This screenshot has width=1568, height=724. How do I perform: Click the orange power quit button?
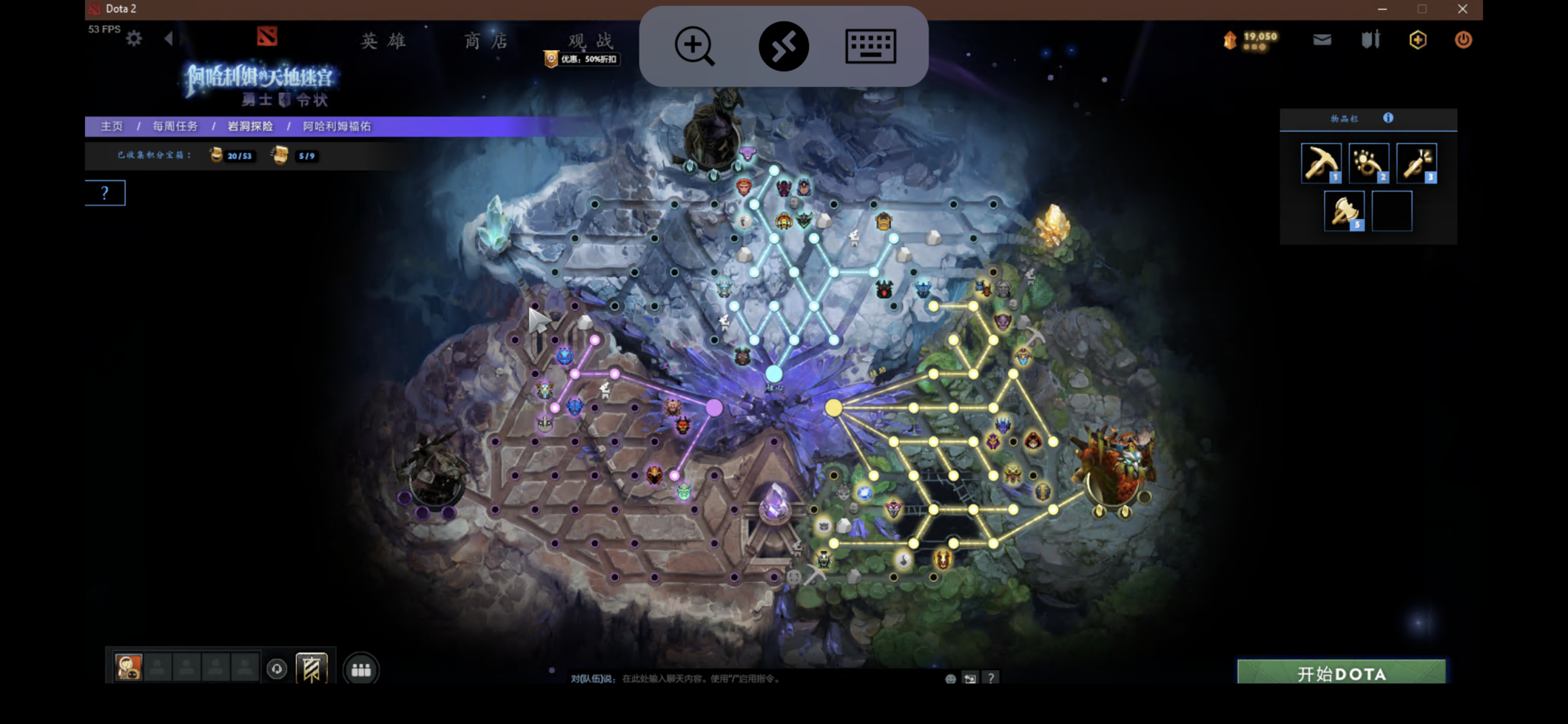click(1463, 40)
